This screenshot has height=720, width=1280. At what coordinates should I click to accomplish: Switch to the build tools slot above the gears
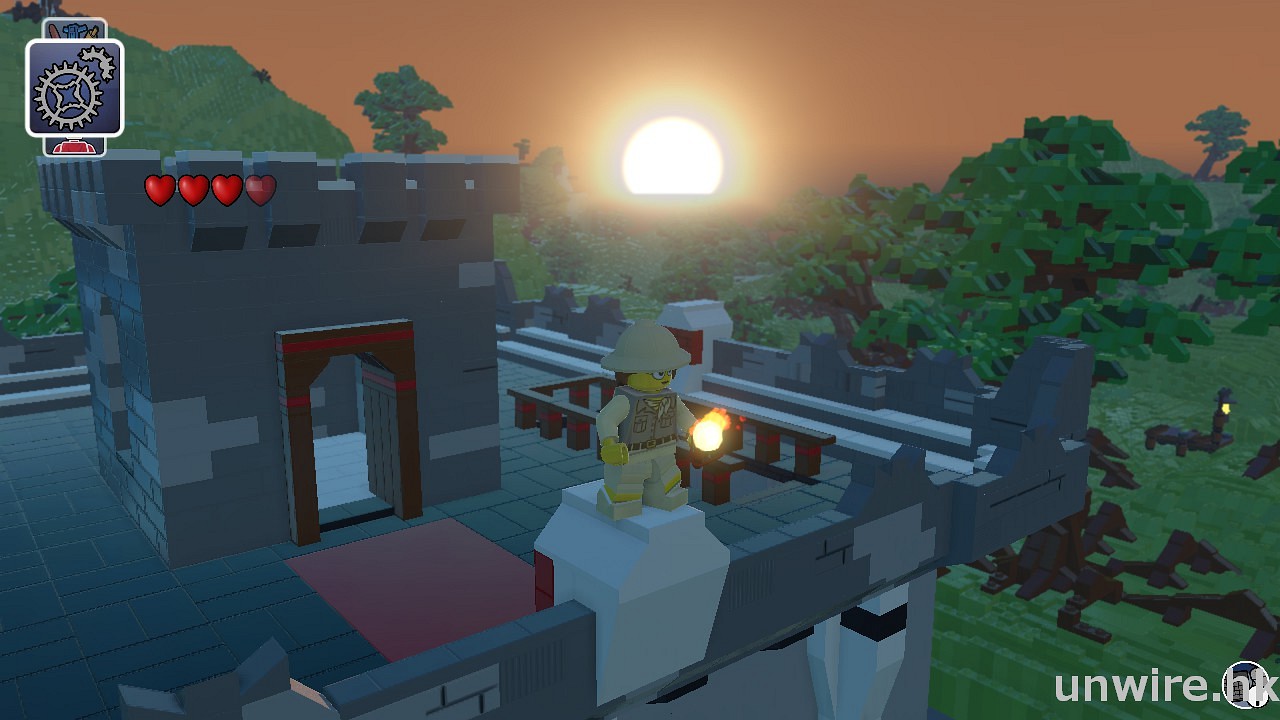(x=75, y=29)
